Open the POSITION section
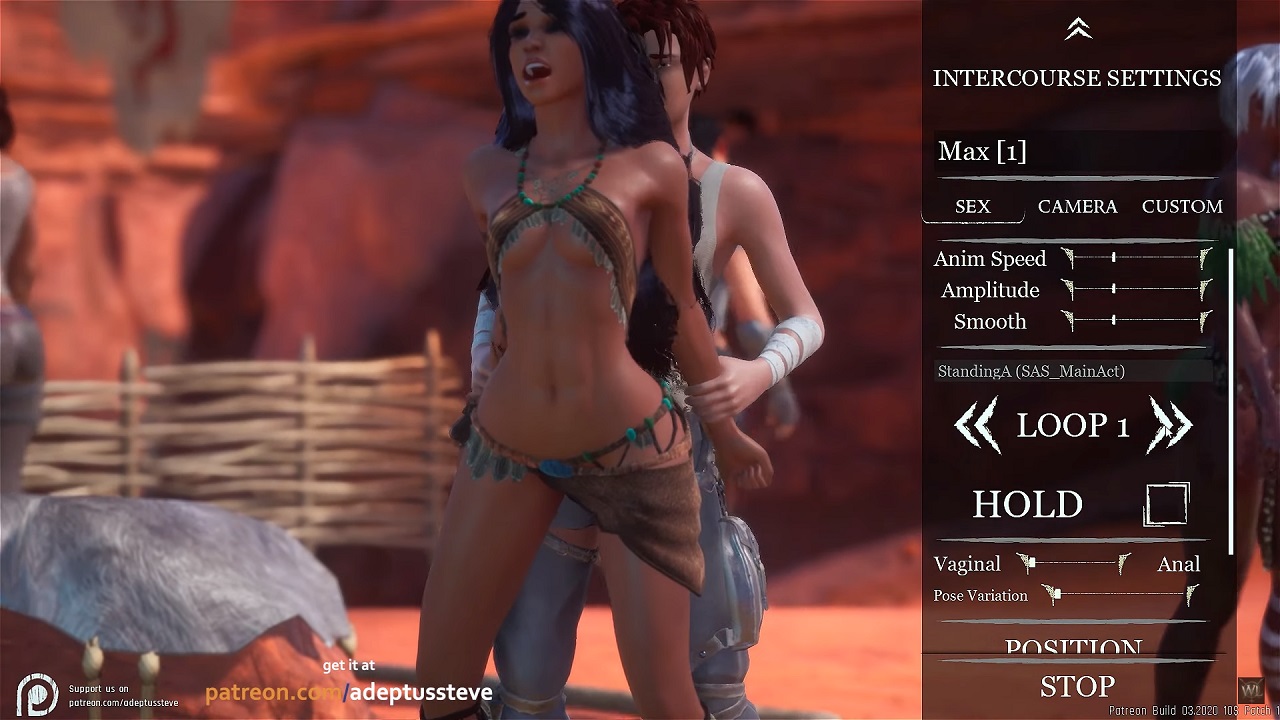This screenshot has height=720, width=1280. click(x=1073, y=647)
